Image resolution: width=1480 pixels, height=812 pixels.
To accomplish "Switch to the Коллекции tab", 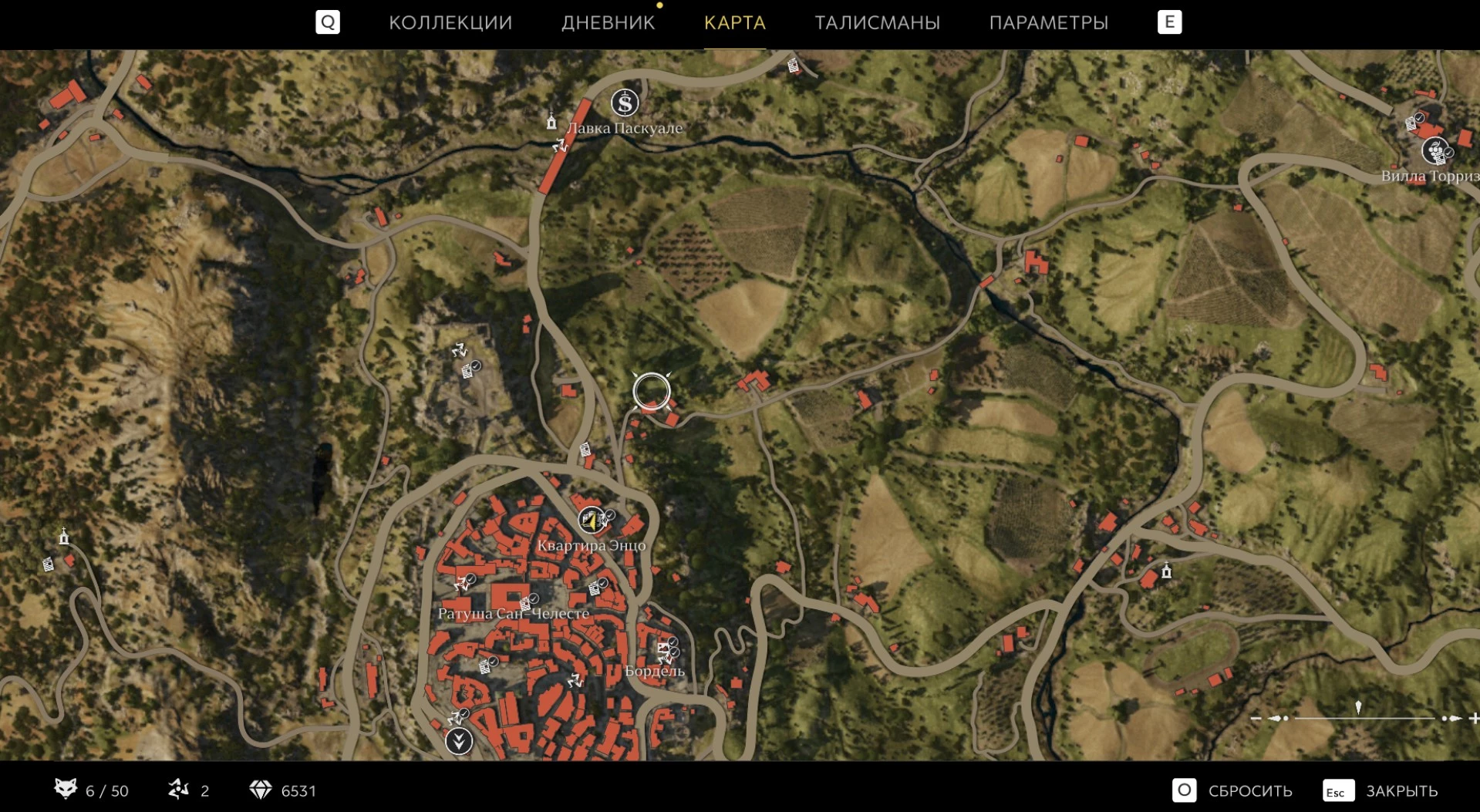I will [450, 22].
